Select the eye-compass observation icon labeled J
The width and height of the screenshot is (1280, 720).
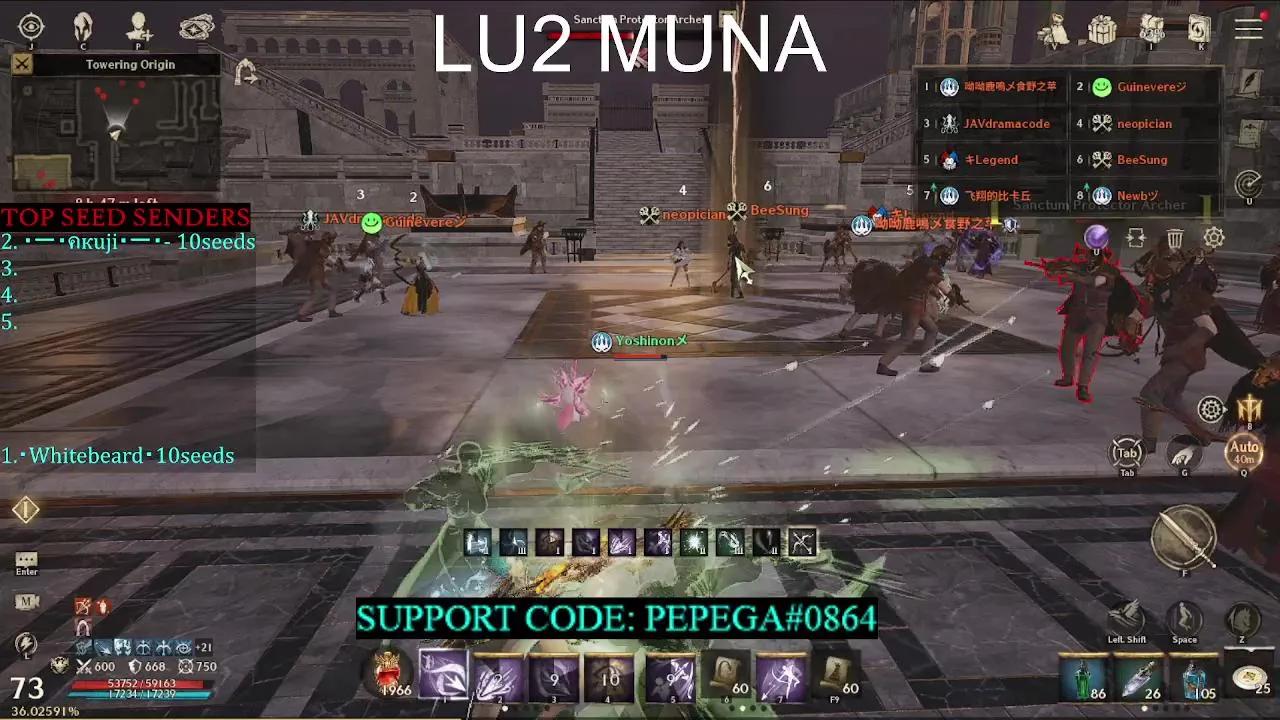(30, 26)
